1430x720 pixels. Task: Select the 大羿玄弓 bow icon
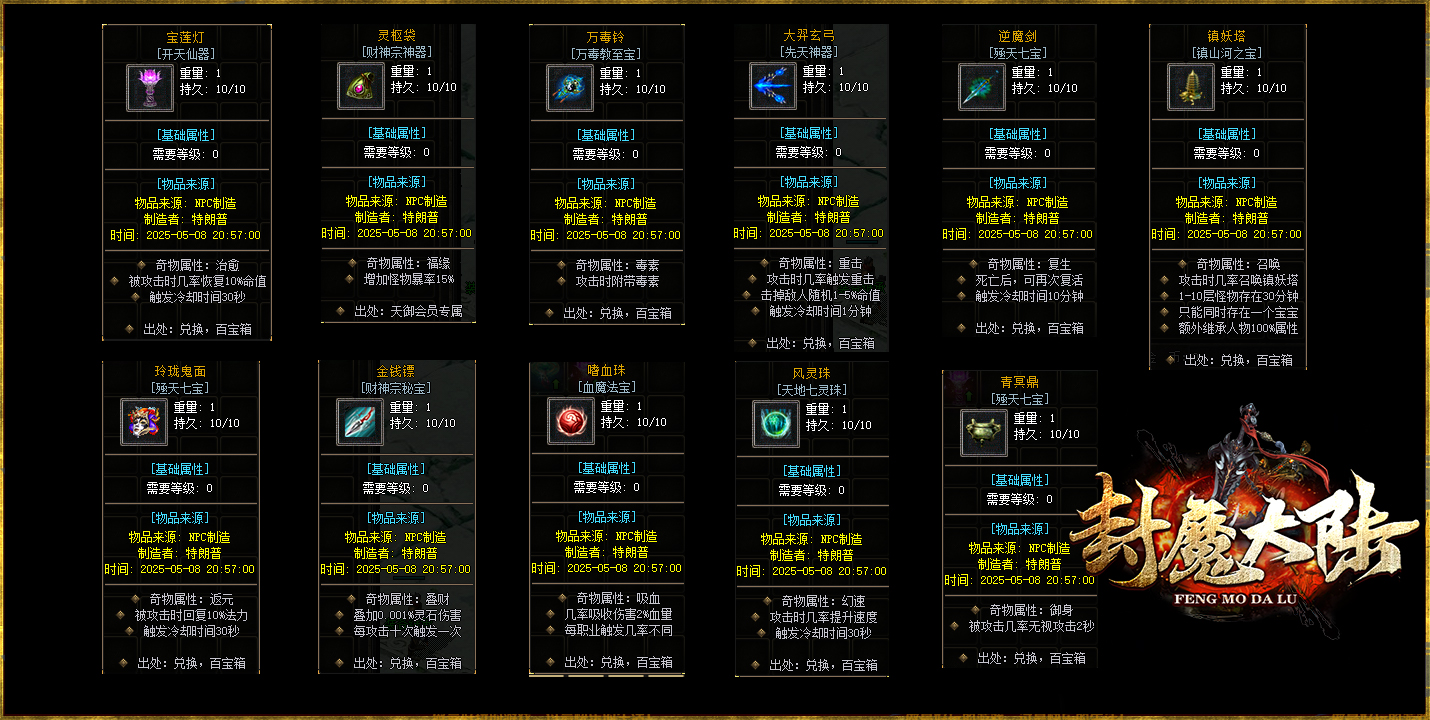(x=773, y=86)
